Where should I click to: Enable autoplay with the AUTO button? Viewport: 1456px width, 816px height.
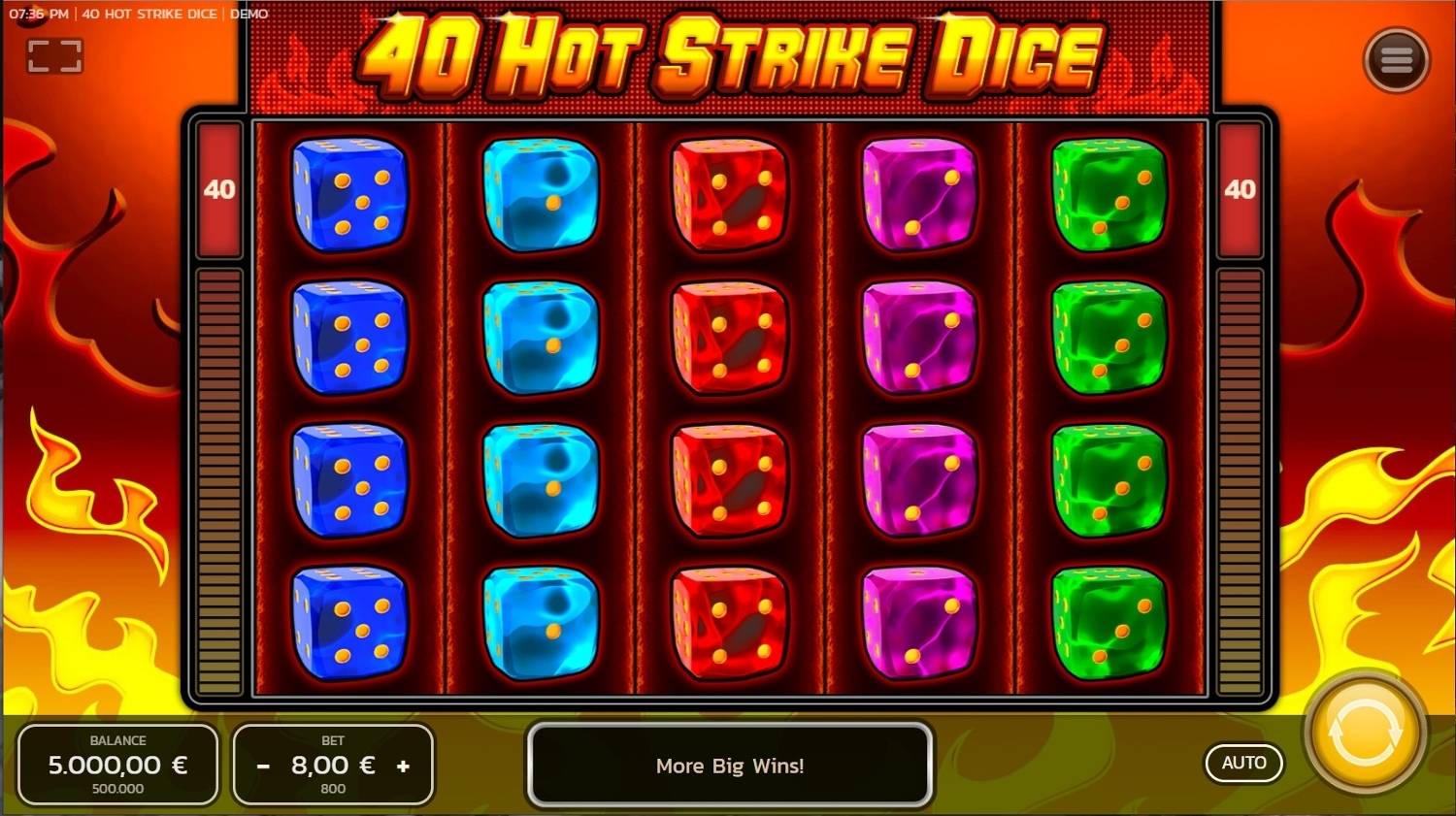click(1243, 763)
